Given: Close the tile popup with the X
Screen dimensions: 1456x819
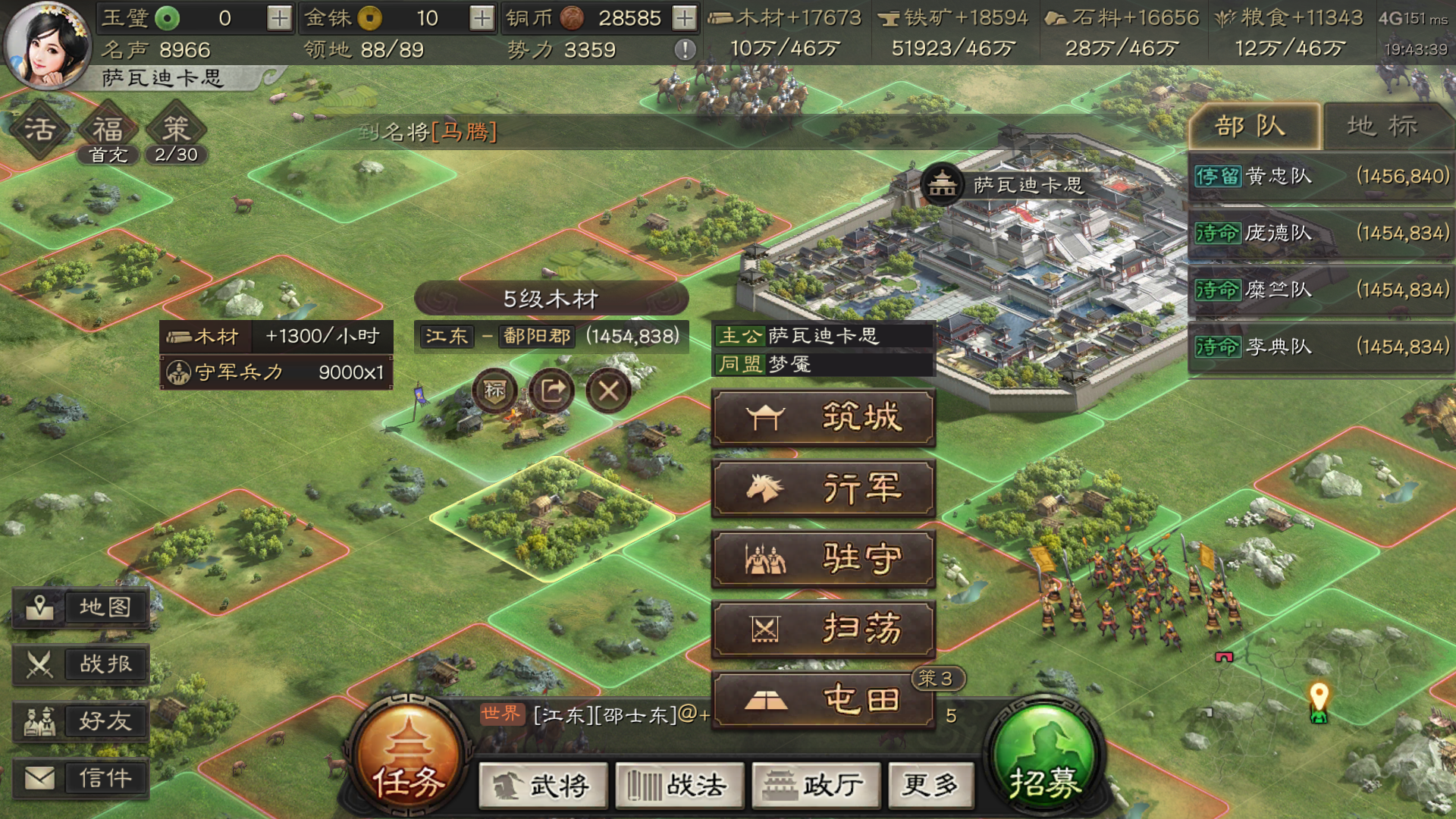Looking at the screenshot, I should (x=609, y=391).
